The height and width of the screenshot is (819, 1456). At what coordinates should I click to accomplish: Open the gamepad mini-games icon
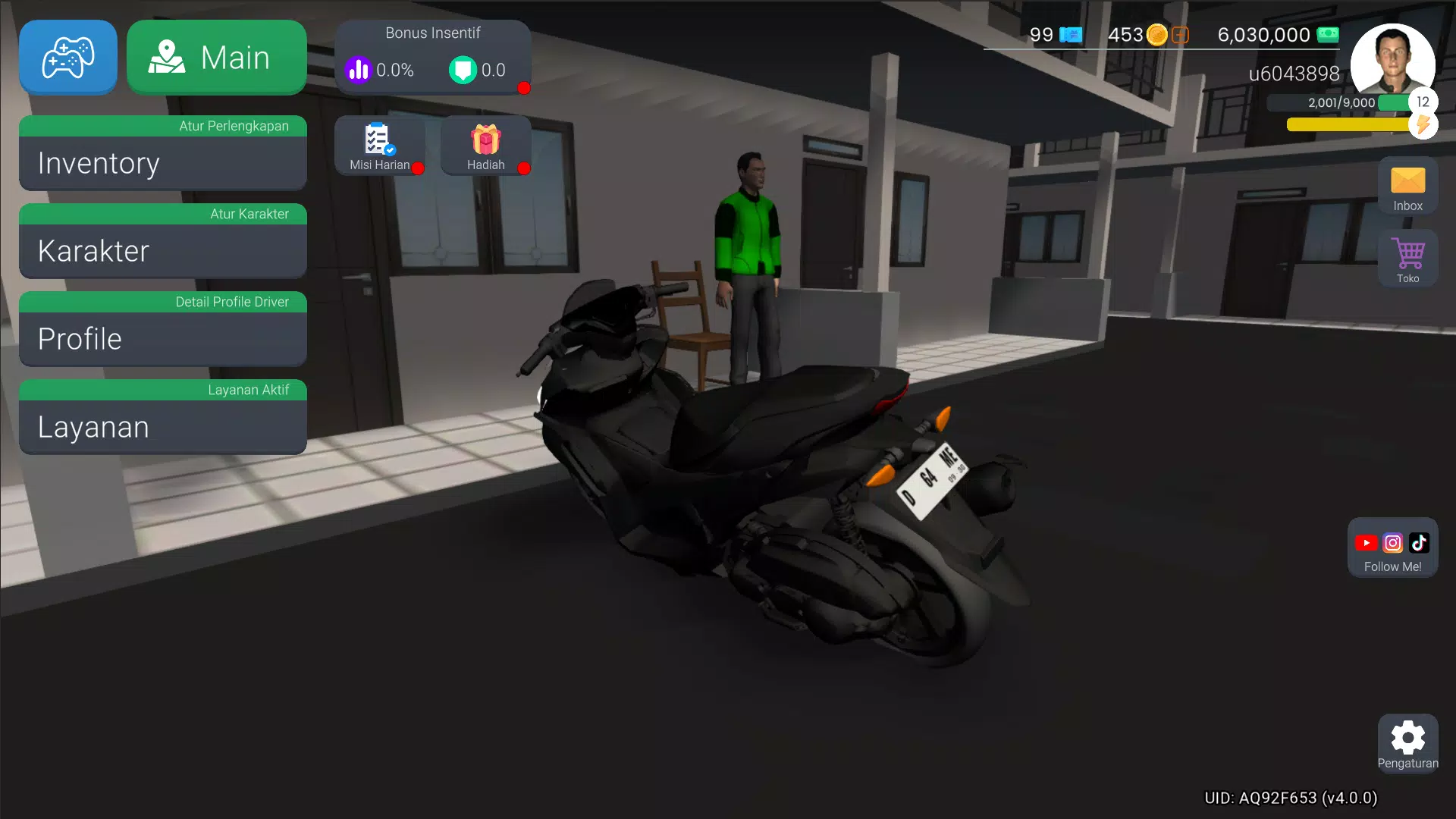click(67, 57)
